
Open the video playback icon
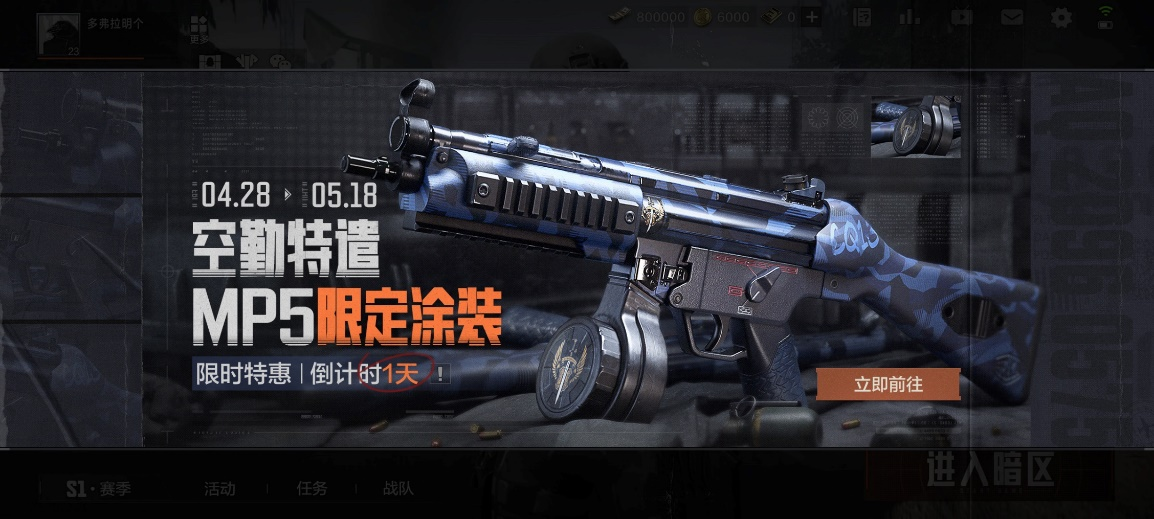tap(961, 17)
